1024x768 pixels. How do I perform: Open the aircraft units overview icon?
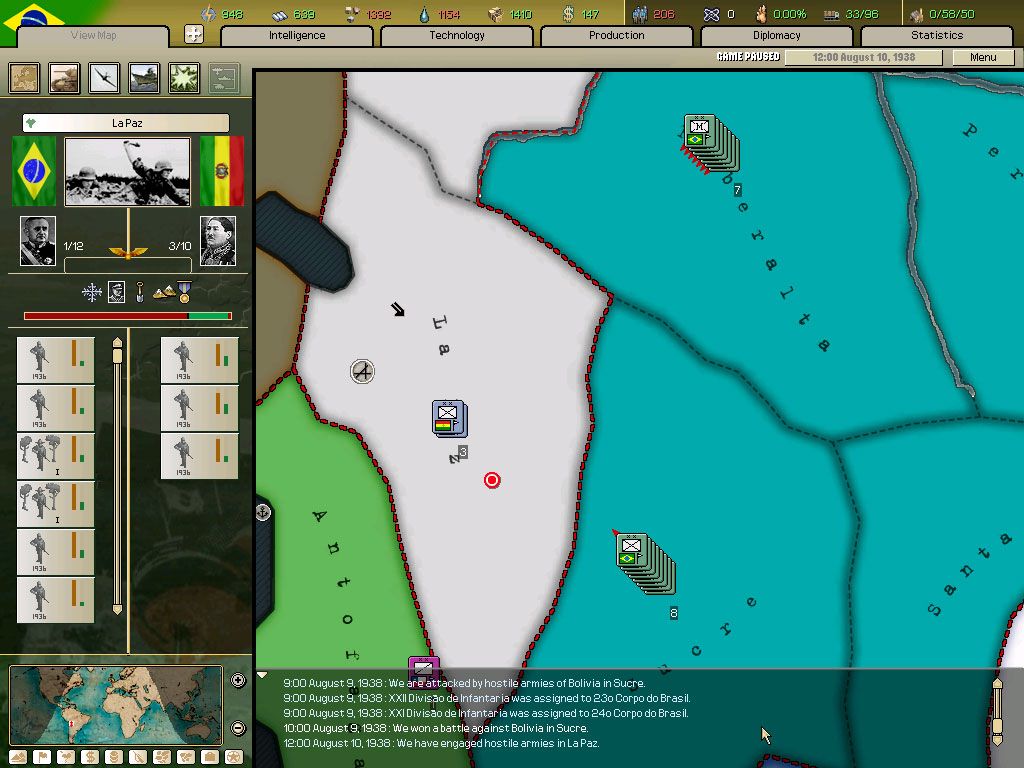[x=105, y=78]
